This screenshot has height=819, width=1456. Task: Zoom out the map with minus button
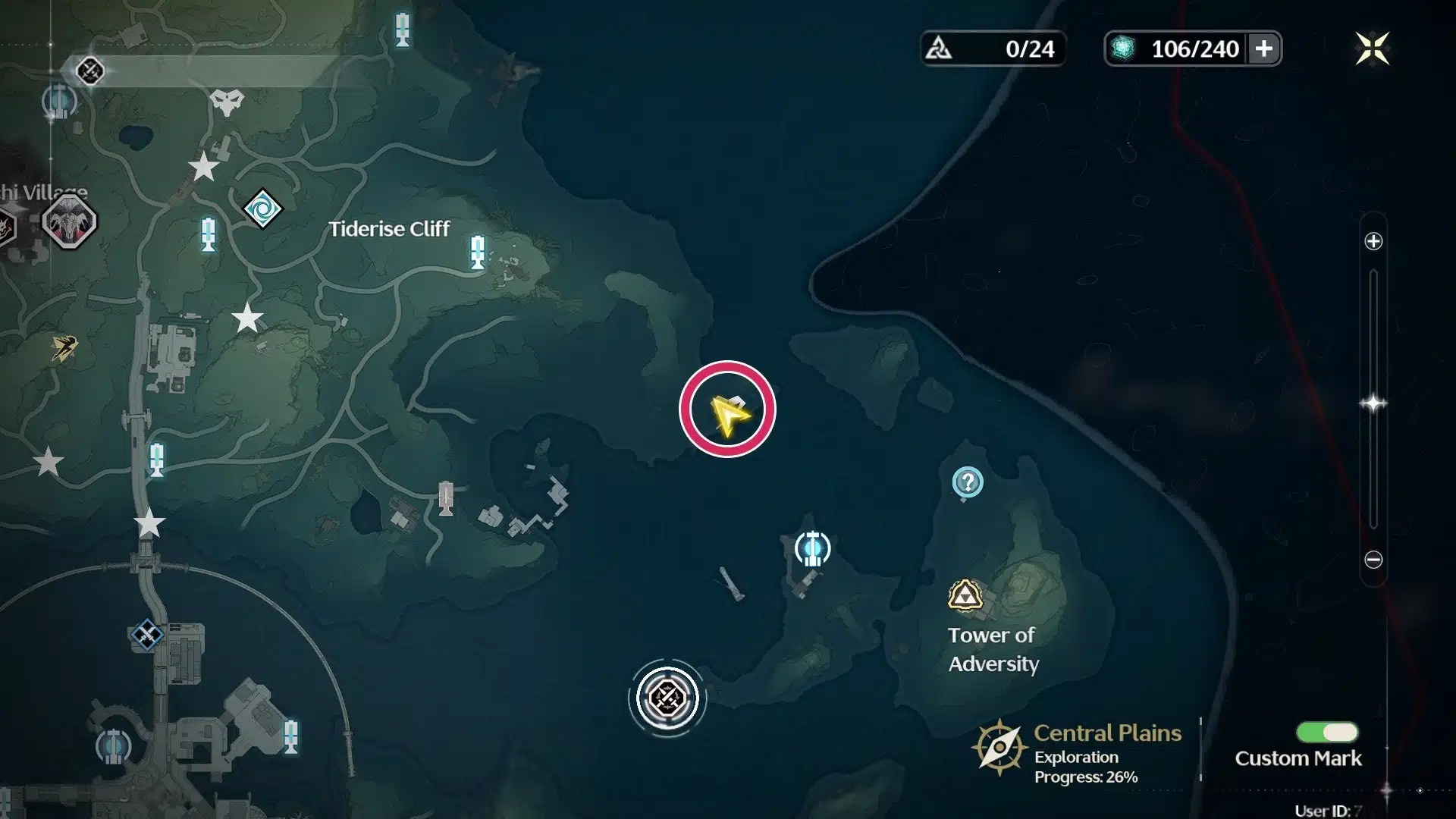point(1373,560)
